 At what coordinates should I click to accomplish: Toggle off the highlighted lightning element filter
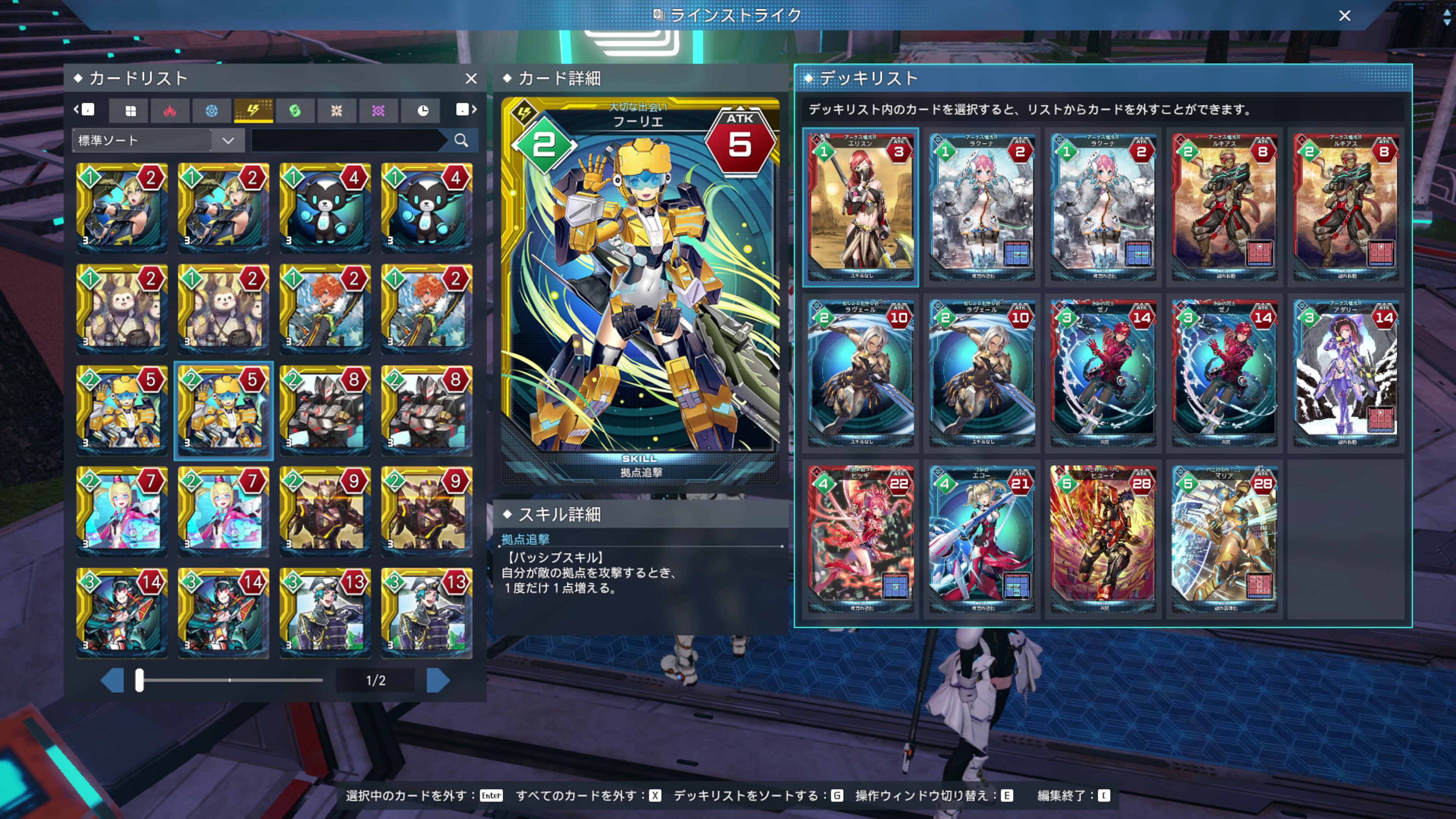[x=253, y=110]
